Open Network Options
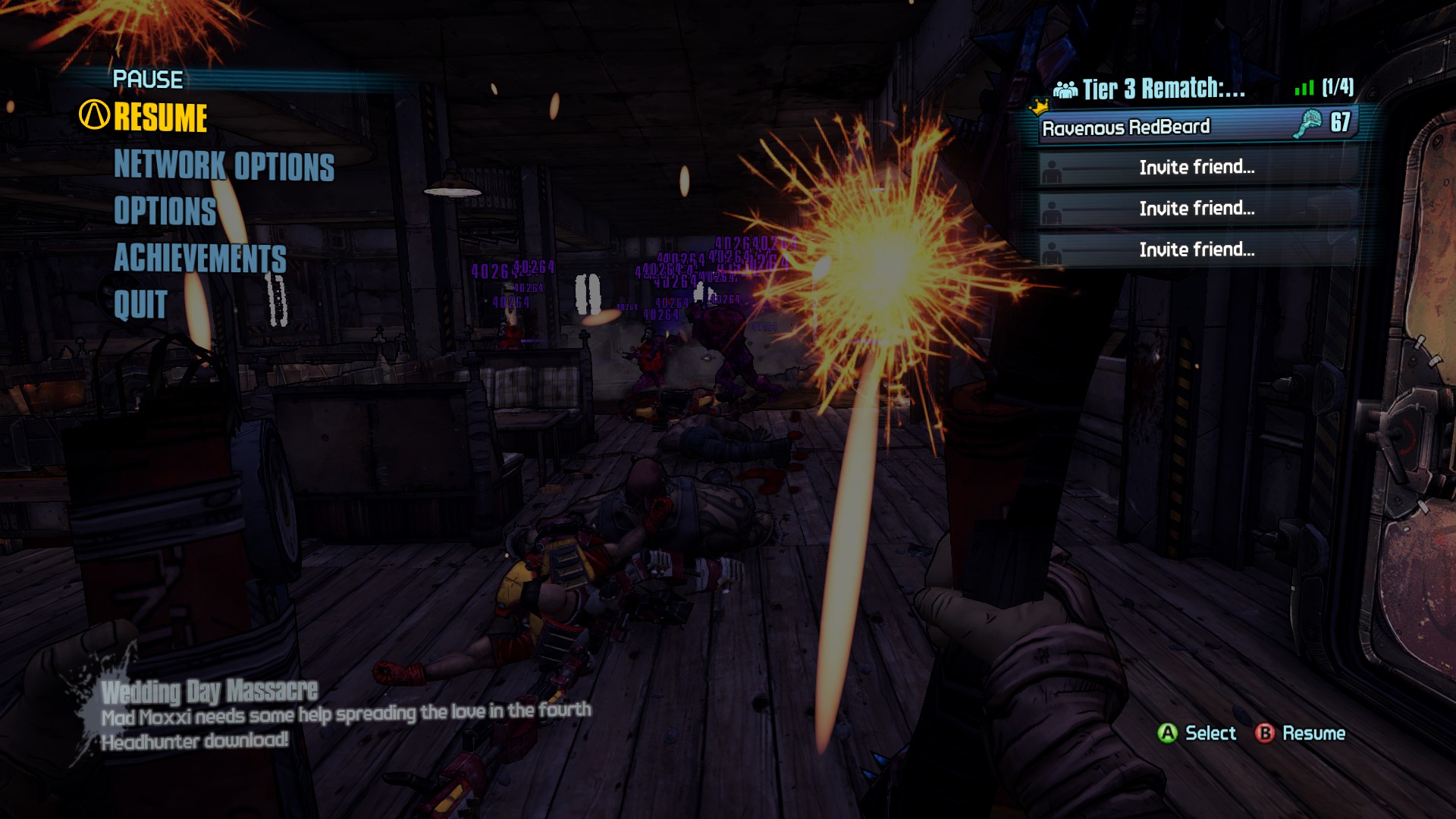This screenshot has width=1456, height=819. tap(224, 165)
